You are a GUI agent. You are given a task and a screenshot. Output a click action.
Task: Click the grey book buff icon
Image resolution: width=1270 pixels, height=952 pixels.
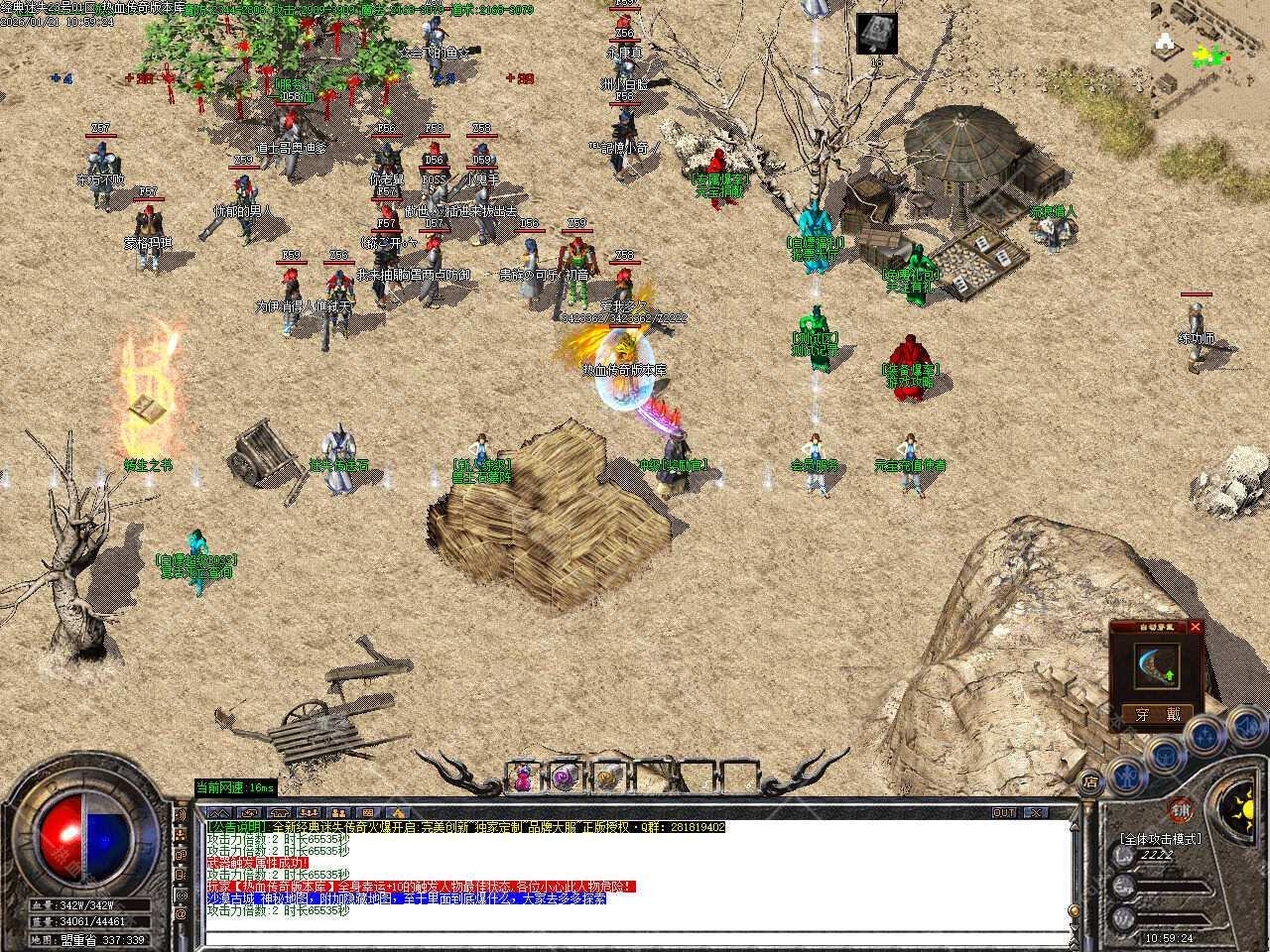[x=877, y=33]
